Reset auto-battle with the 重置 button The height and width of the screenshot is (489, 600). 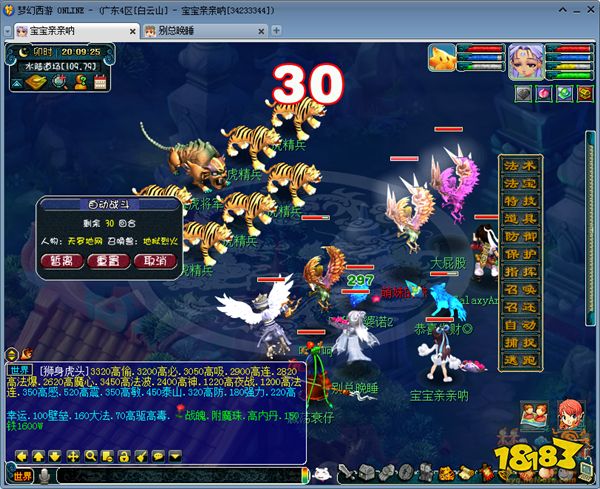click(111, 261)
